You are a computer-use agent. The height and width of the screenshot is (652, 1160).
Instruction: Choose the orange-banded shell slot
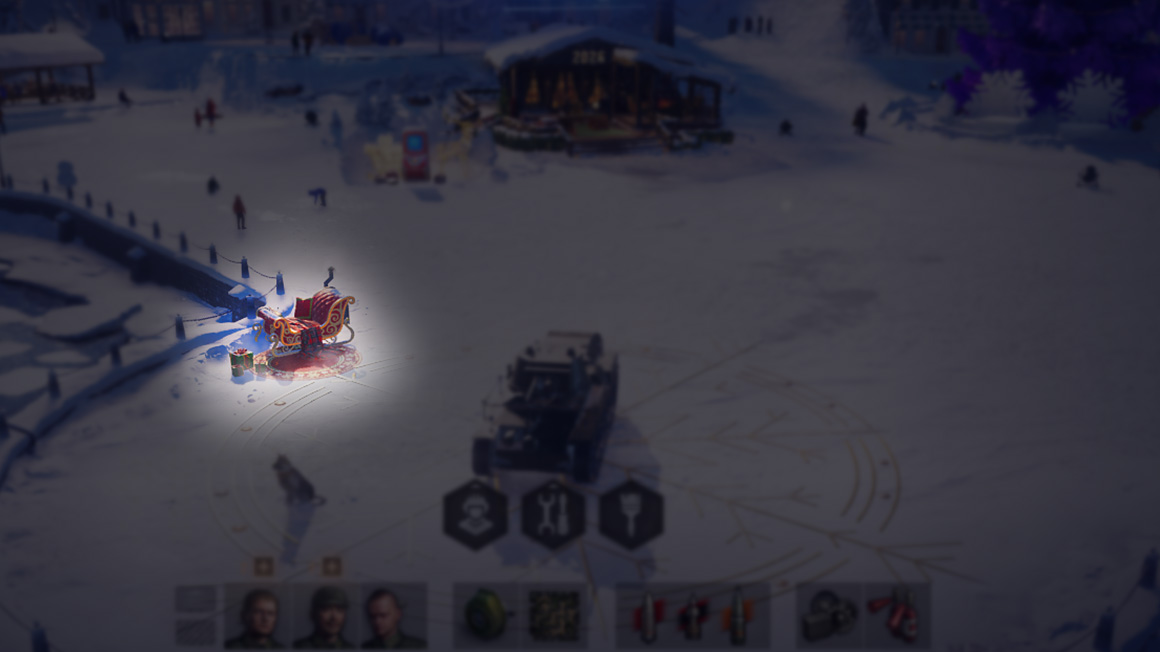tap(738, 615)
